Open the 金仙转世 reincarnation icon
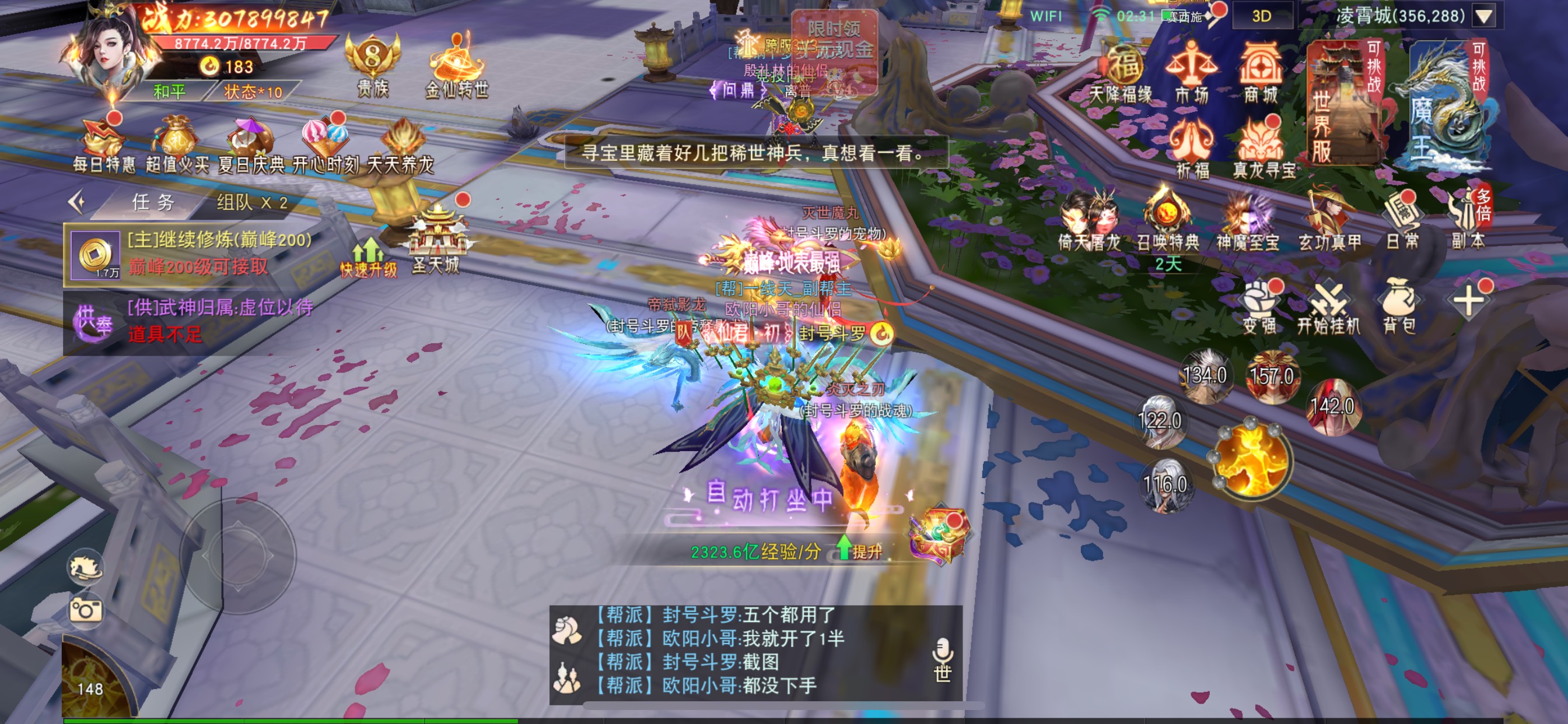Screen dimensions: 1568x724 (x=457, y=67)
